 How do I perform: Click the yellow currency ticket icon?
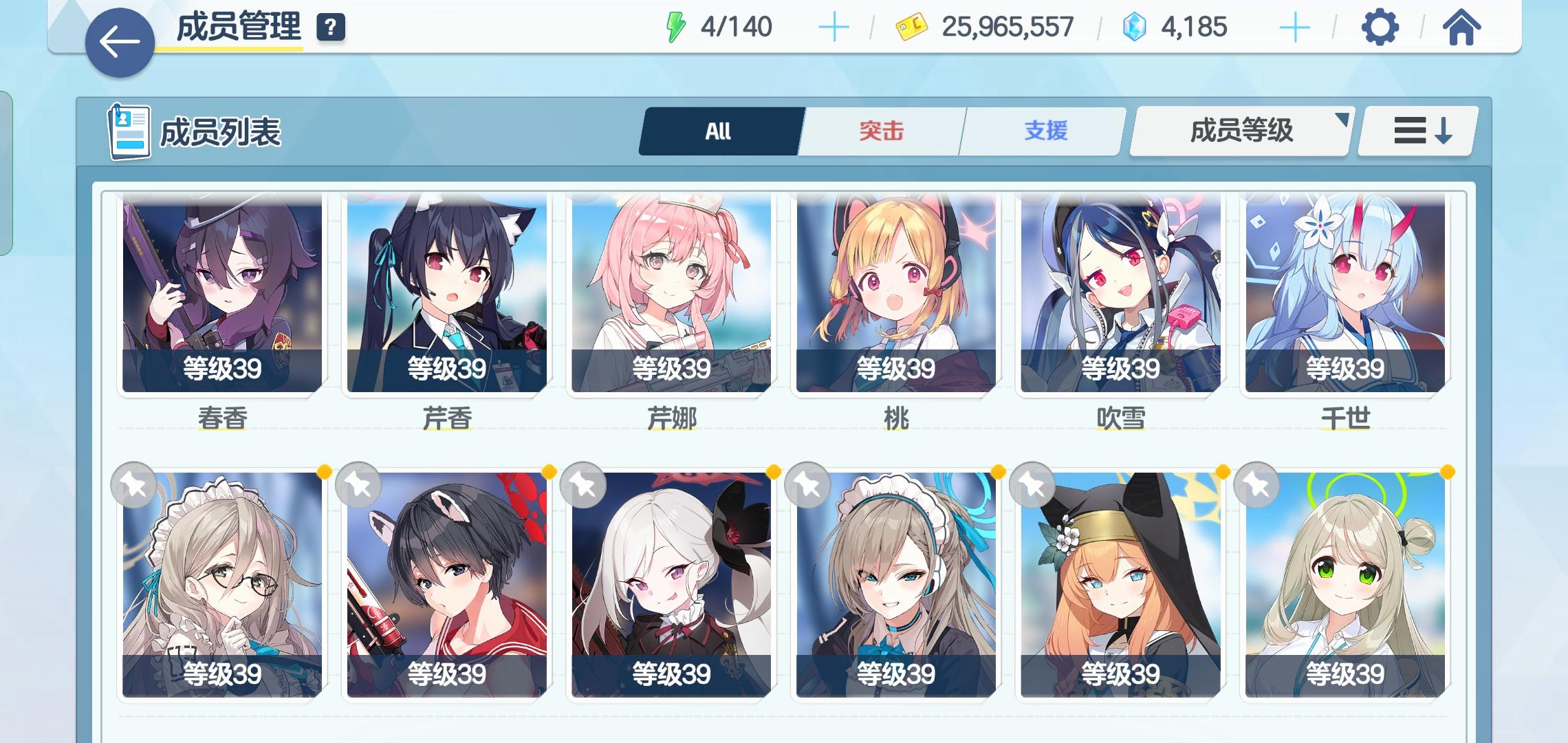point(909,26)
